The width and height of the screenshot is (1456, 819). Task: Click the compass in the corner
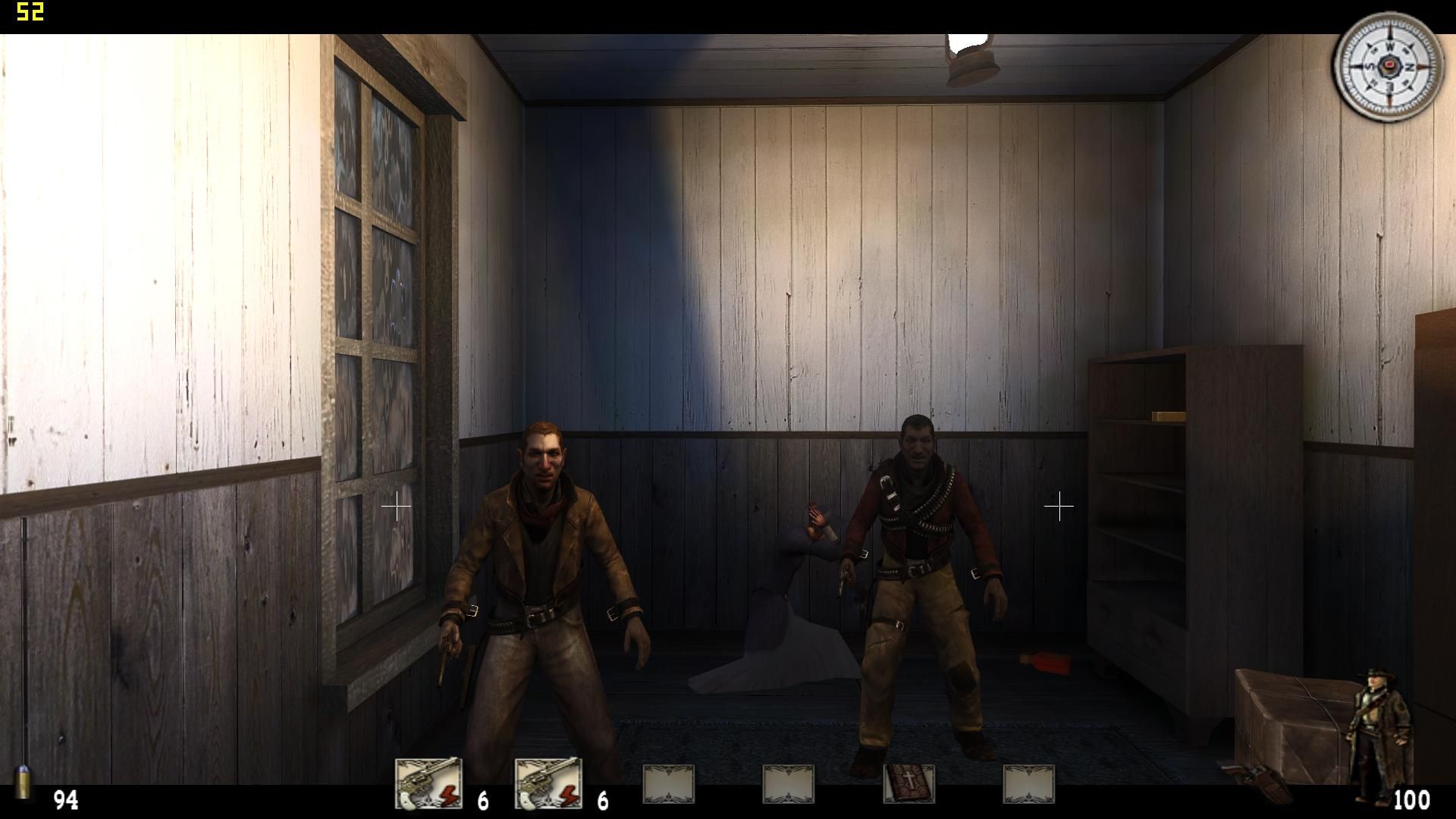[1389, 67]
